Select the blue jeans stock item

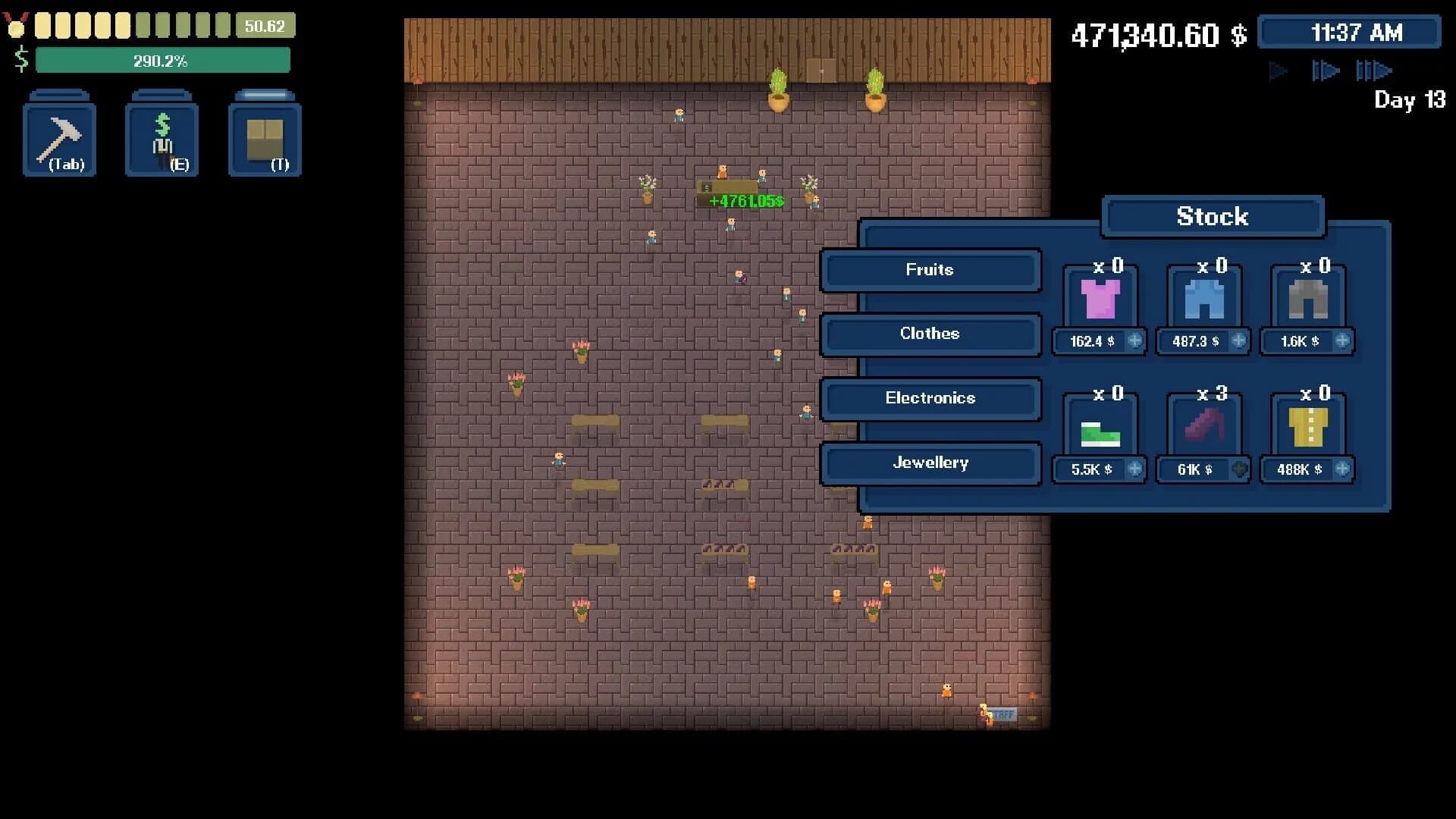pyautogui.click(x=1203, y=300)
